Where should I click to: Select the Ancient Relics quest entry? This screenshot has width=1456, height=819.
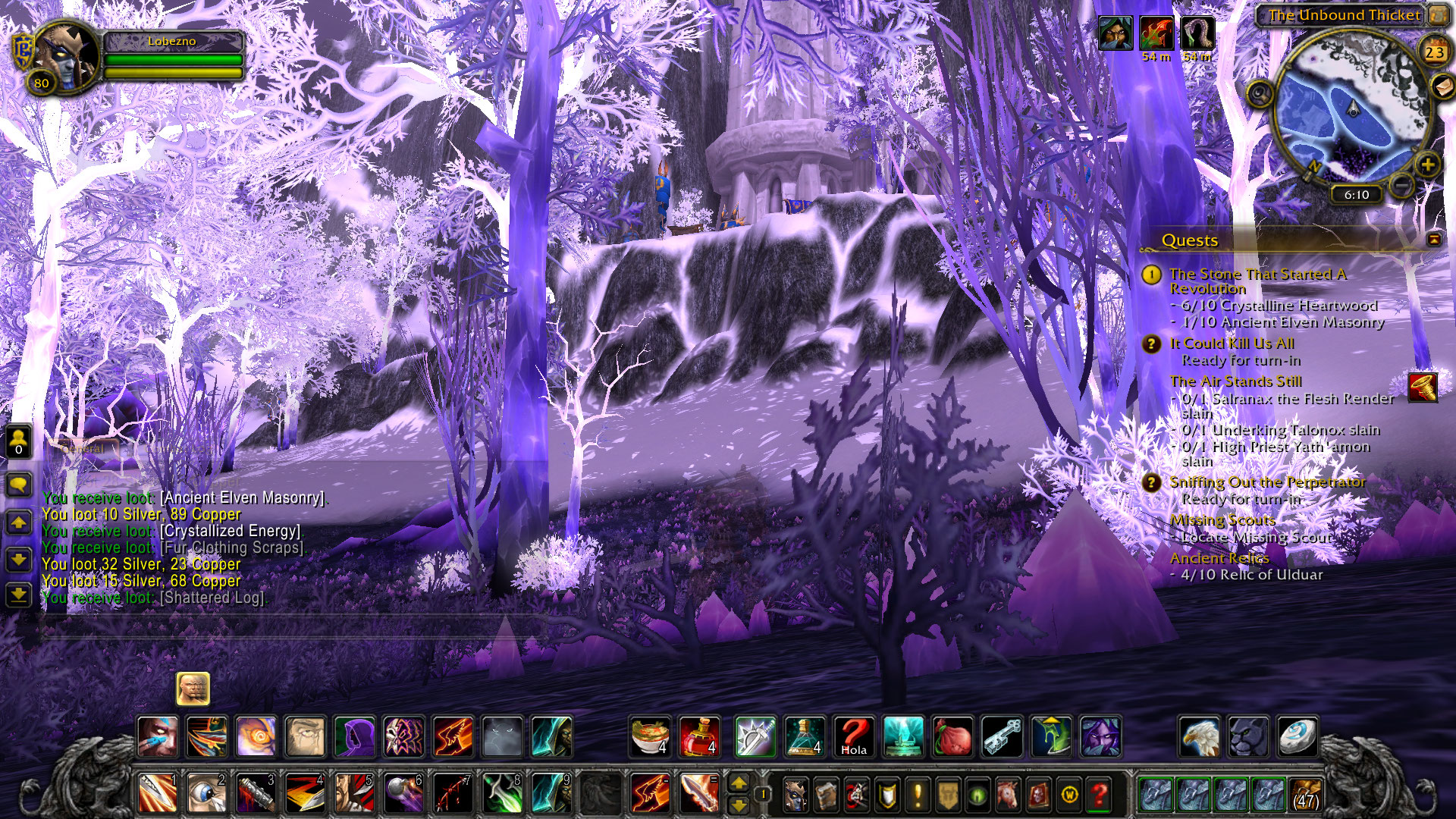tap(1219, 558)
